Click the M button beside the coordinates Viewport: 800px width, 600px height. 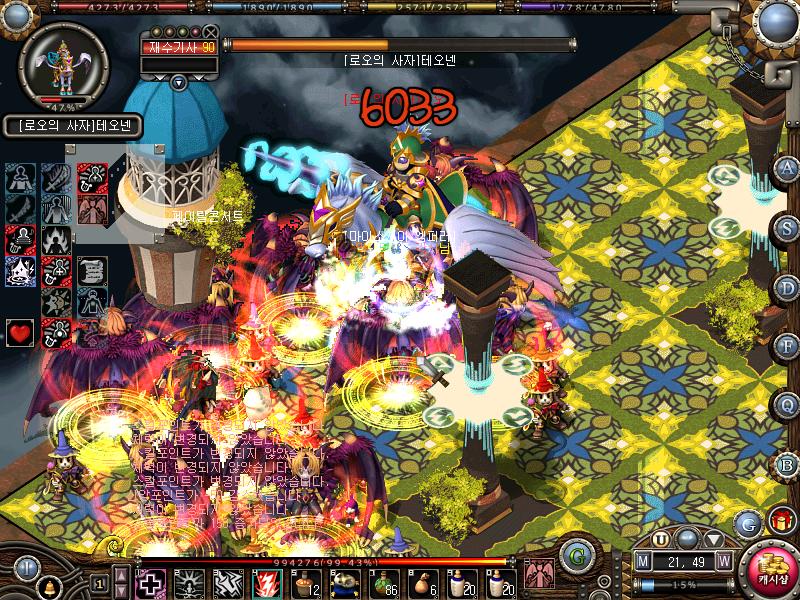click(644, 560)
